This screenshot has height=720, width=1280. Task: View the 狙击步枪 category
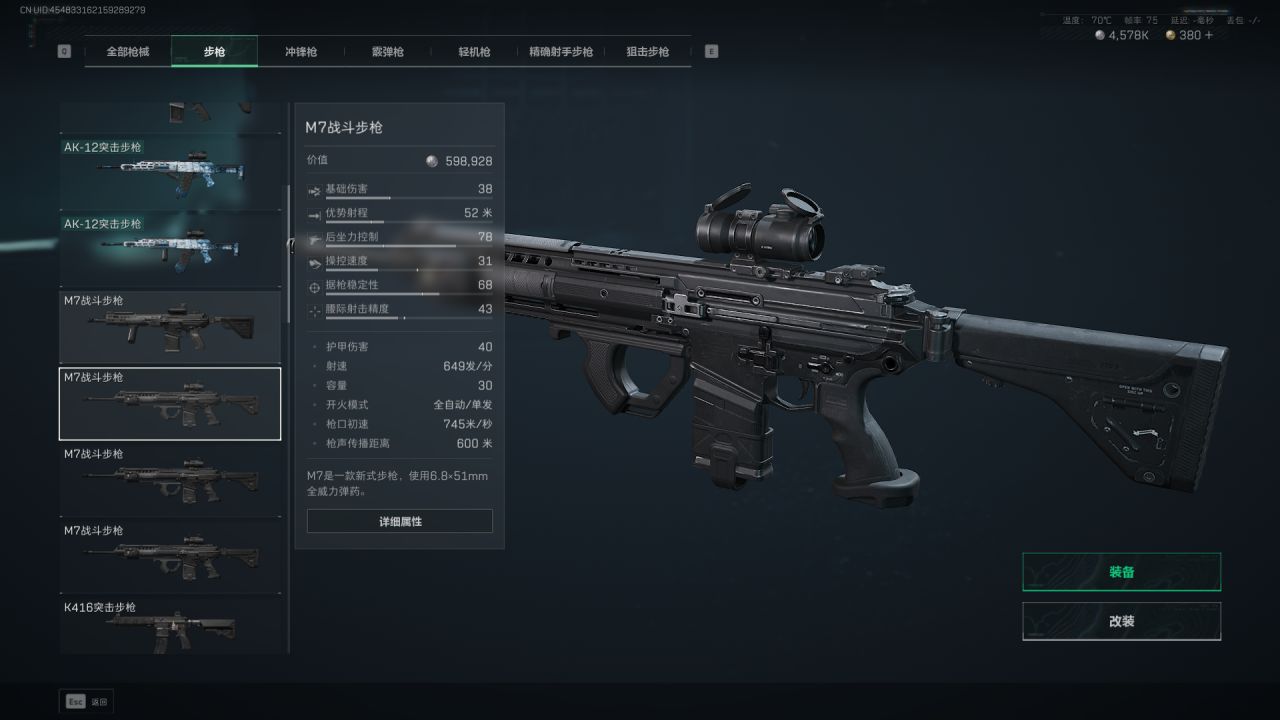[x=647, y=52]
